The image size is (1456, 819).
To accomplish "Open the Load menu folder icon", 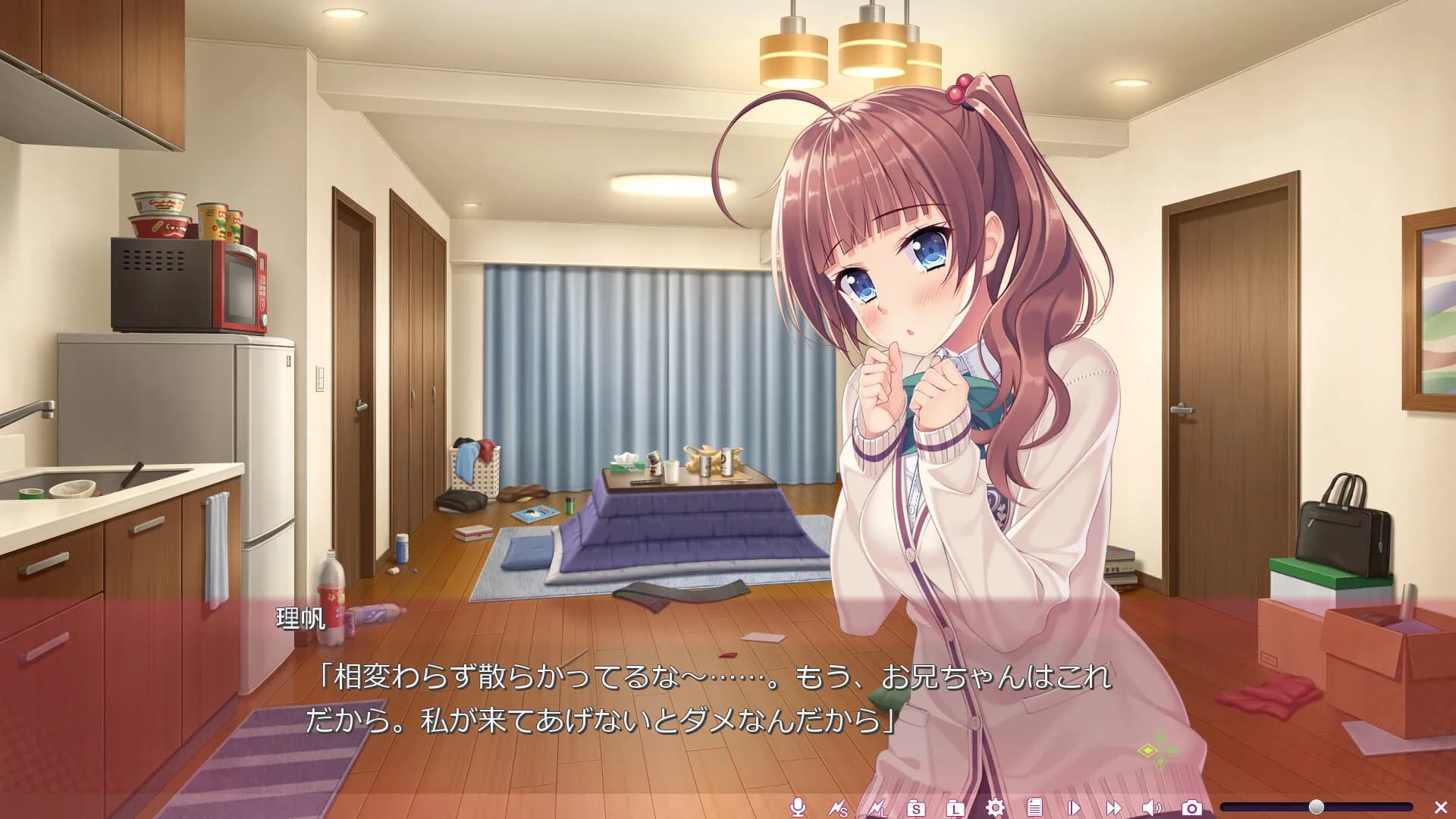I will pos(955,808).
